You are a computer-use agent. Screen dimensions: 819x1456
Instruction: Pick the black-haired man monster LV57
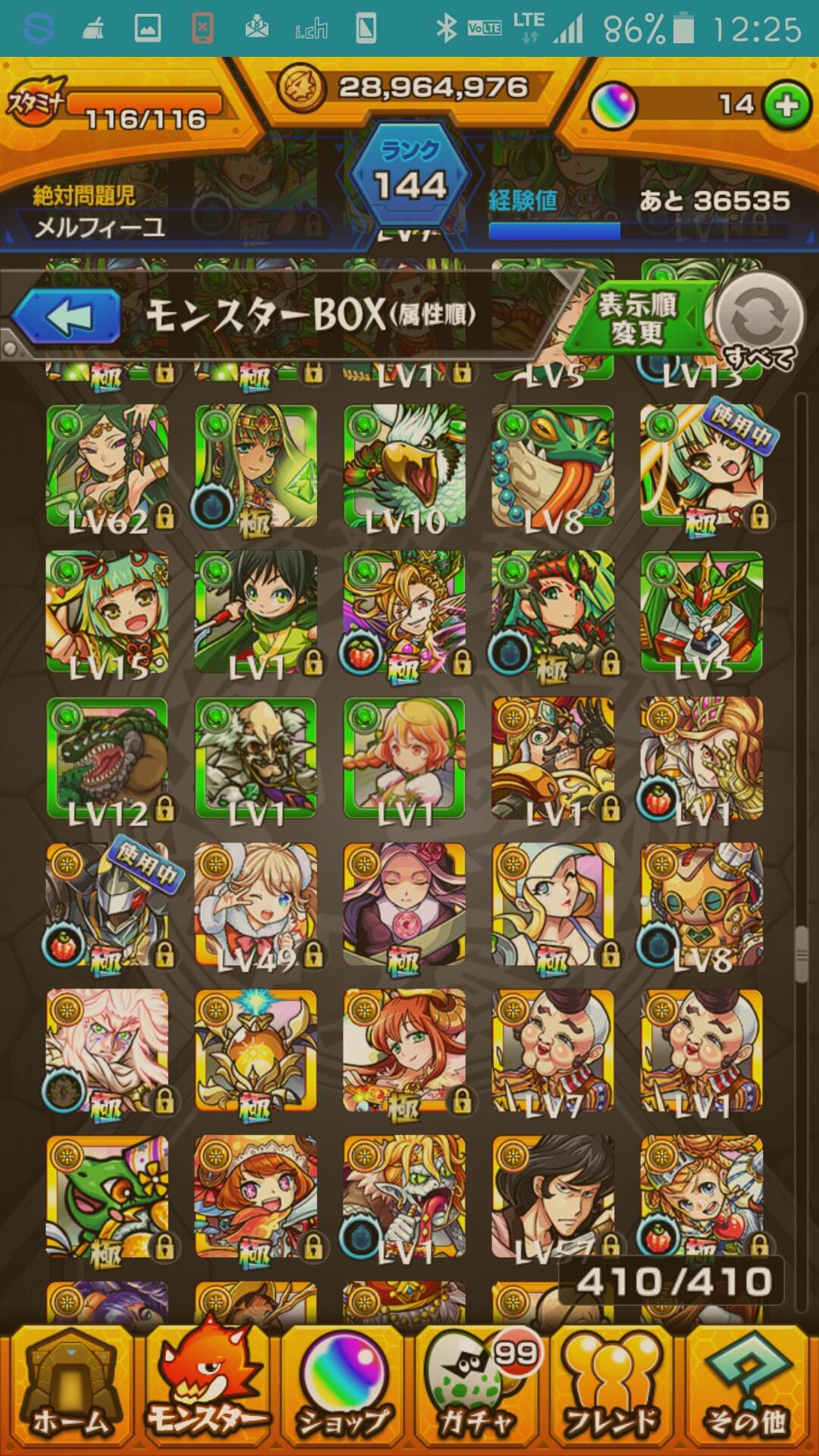coord(553,1197)
